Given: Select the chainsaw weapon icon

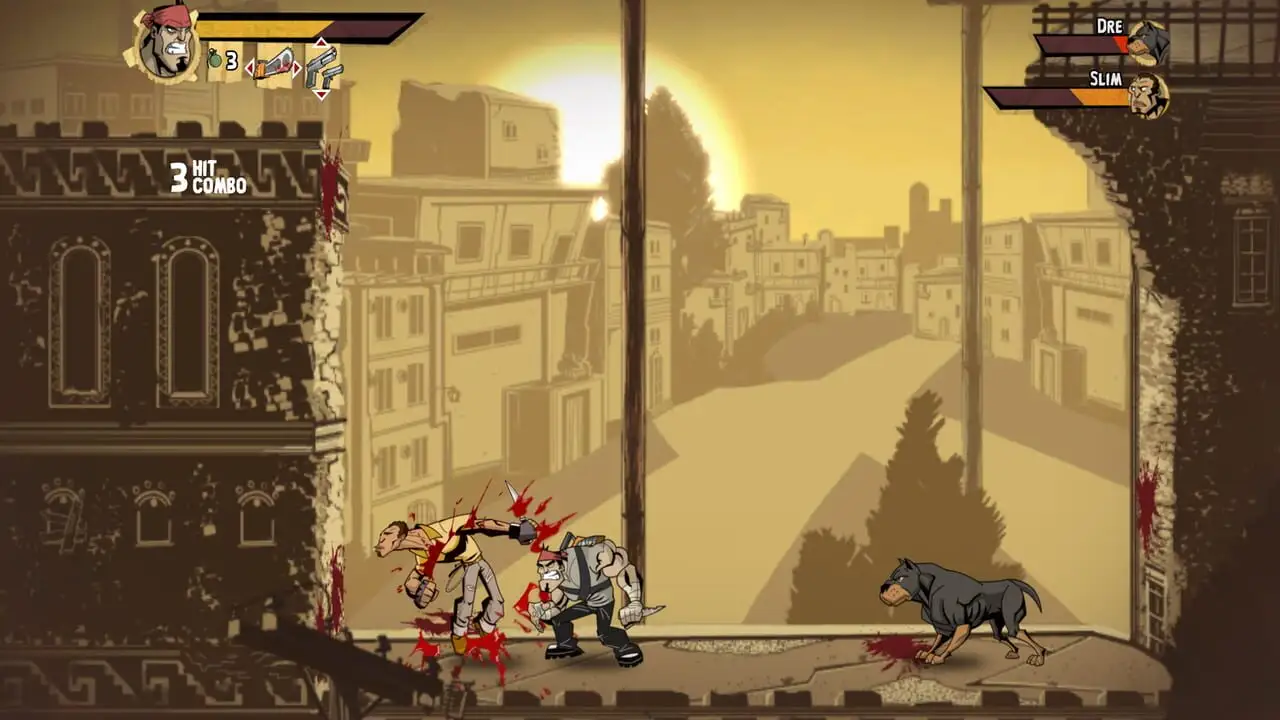Looking at the screenshot, I should pyautogui.click(x=275, y=65).
